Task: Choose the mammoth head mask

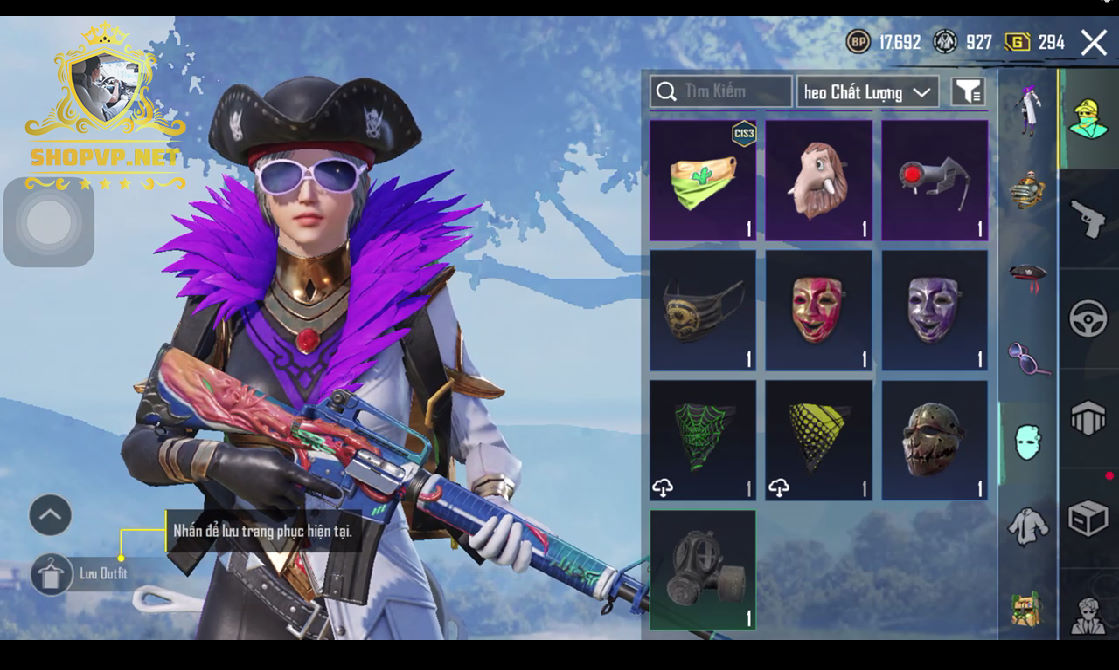Action: (818, 181)
